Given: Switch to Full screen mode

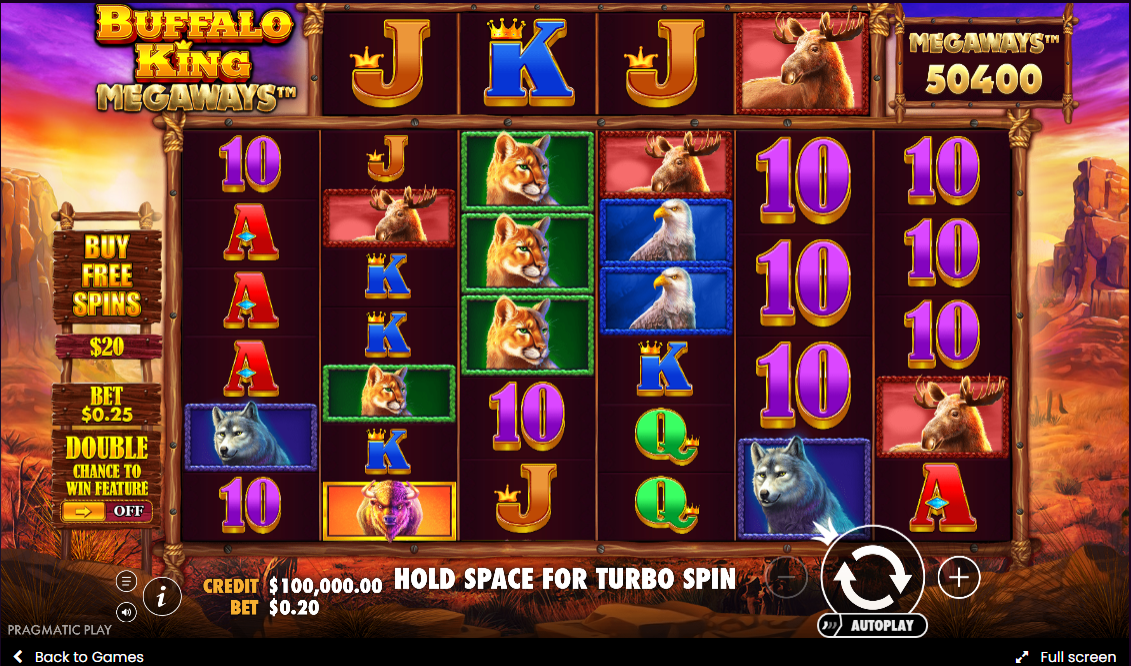Looking at the screenshot, I should pos(1066,657).
